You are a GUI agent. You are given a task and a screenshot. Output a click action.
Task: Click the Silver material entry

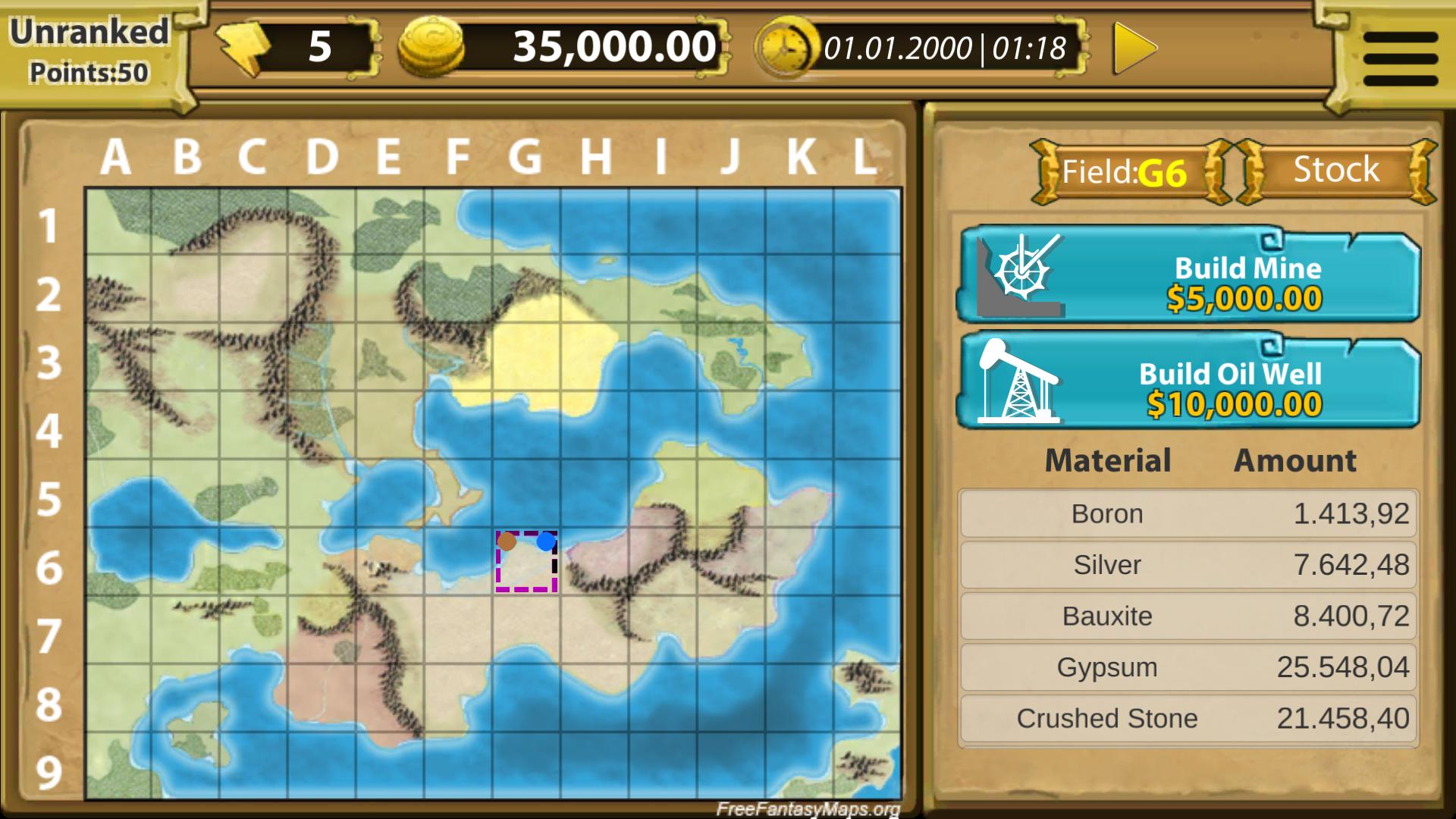point(1187,565)
